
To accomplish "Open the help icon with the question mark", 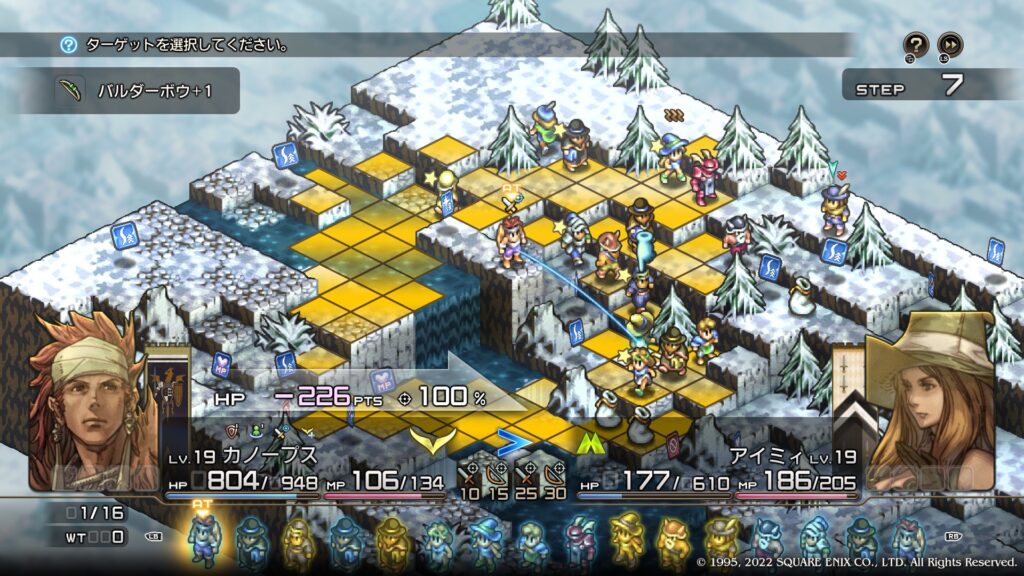I will [x=916, y=44].
